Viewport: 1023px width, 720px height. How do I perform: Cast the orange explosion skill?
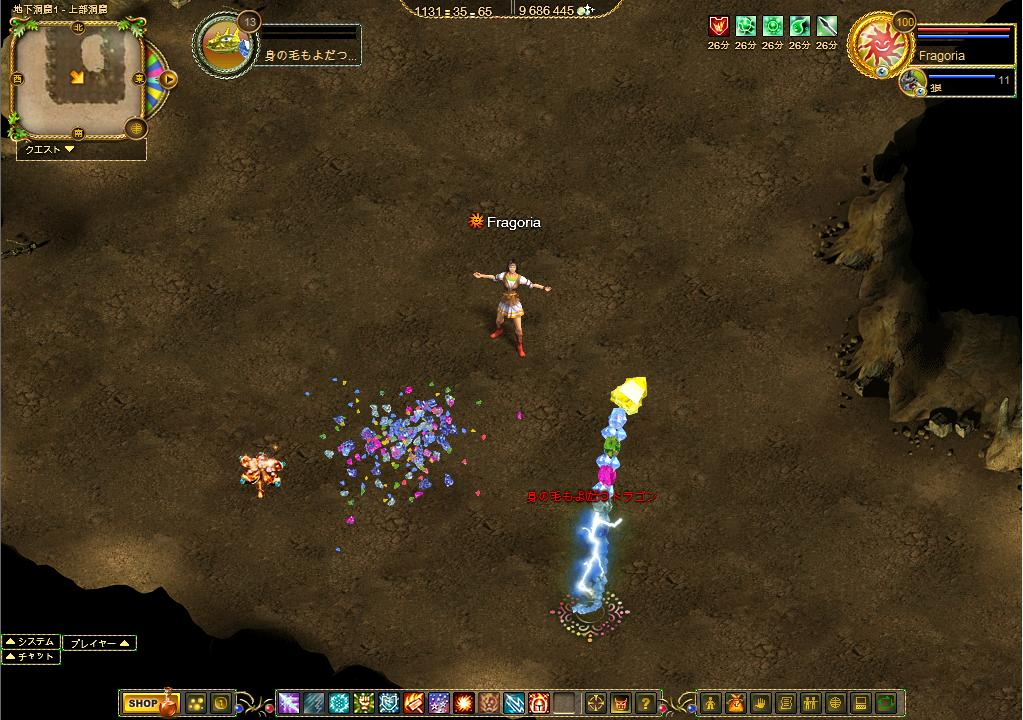463,703
